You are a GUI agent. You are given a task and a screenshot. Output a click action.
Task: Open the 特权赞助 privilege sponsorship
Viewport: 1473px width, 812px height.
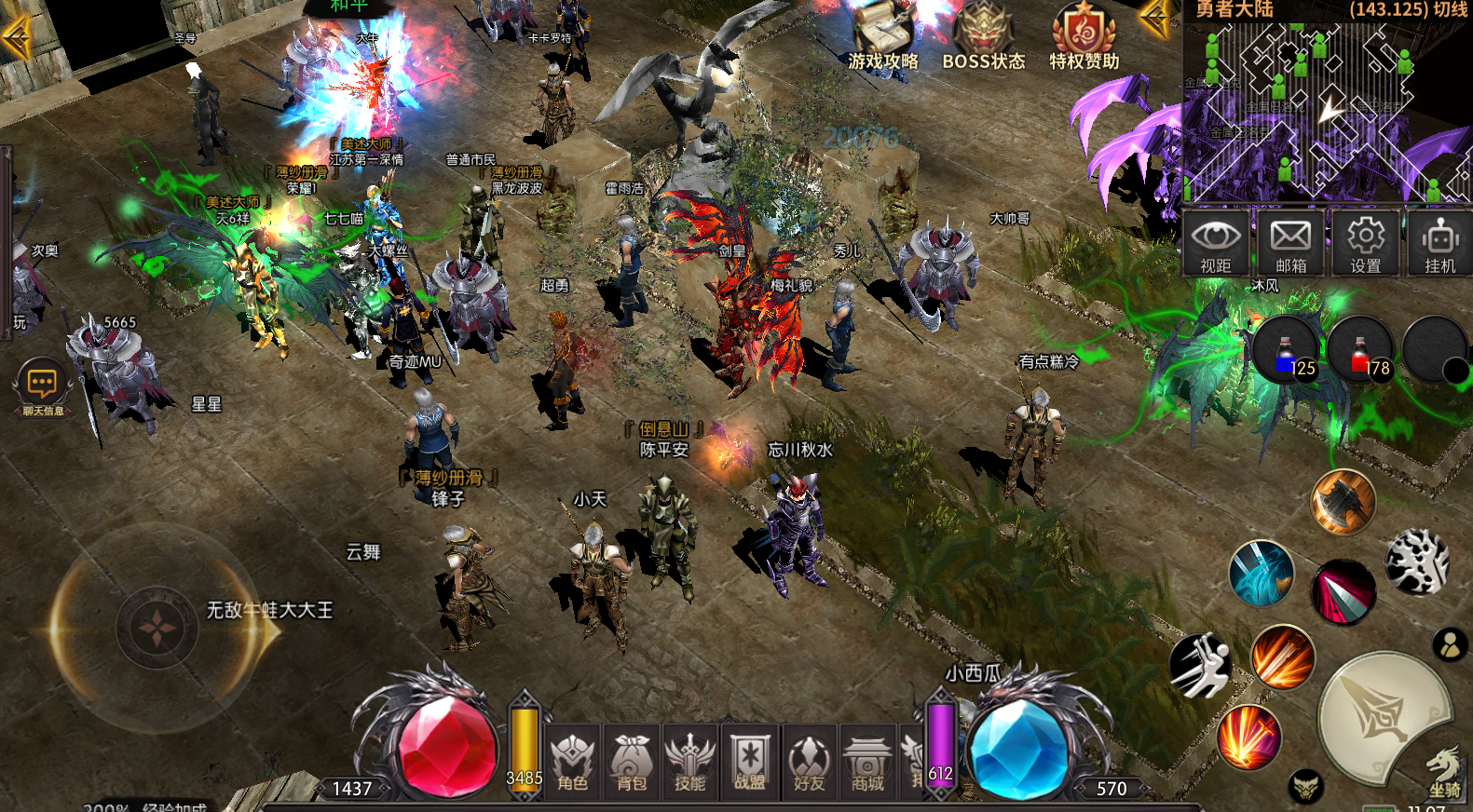(1084, 39)
